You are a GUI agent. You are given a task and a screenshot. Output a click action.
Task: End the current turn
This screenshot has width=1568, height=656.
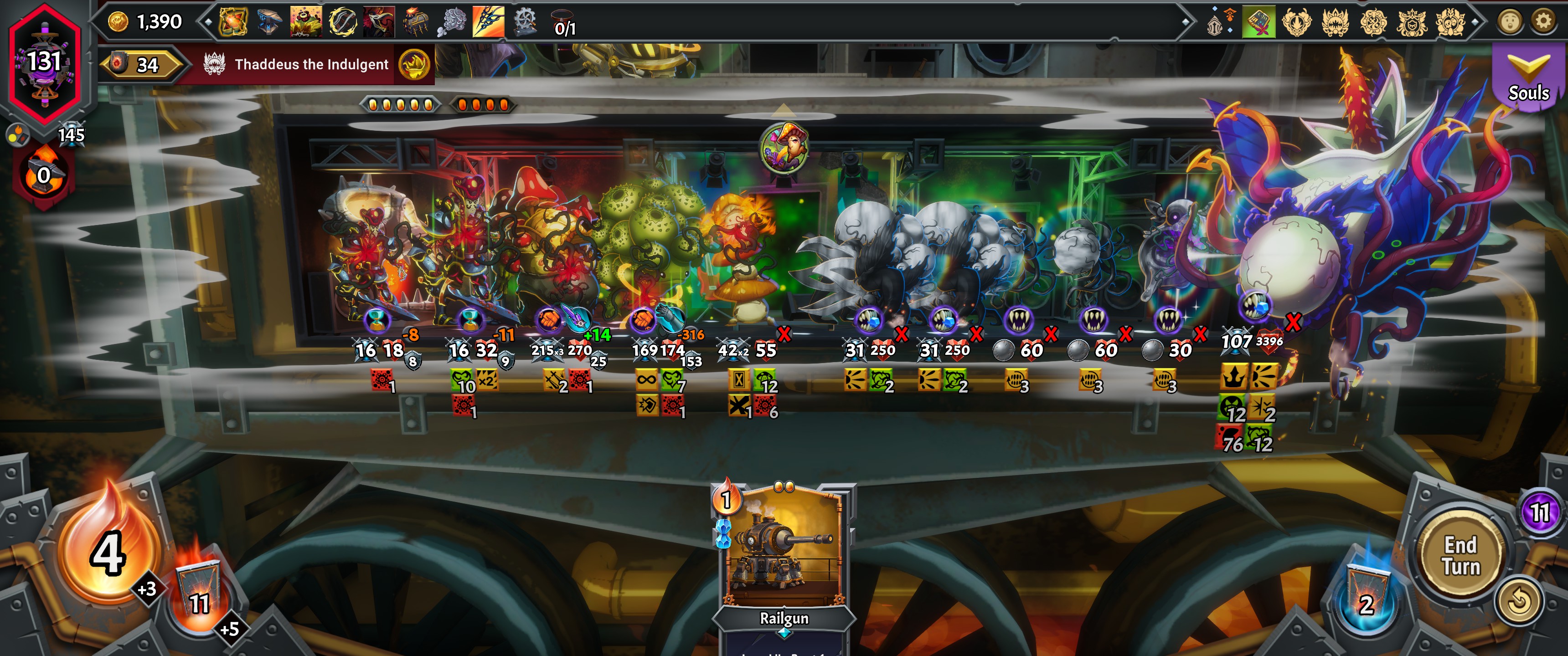pyautogui.click(x=1461, y=556)
